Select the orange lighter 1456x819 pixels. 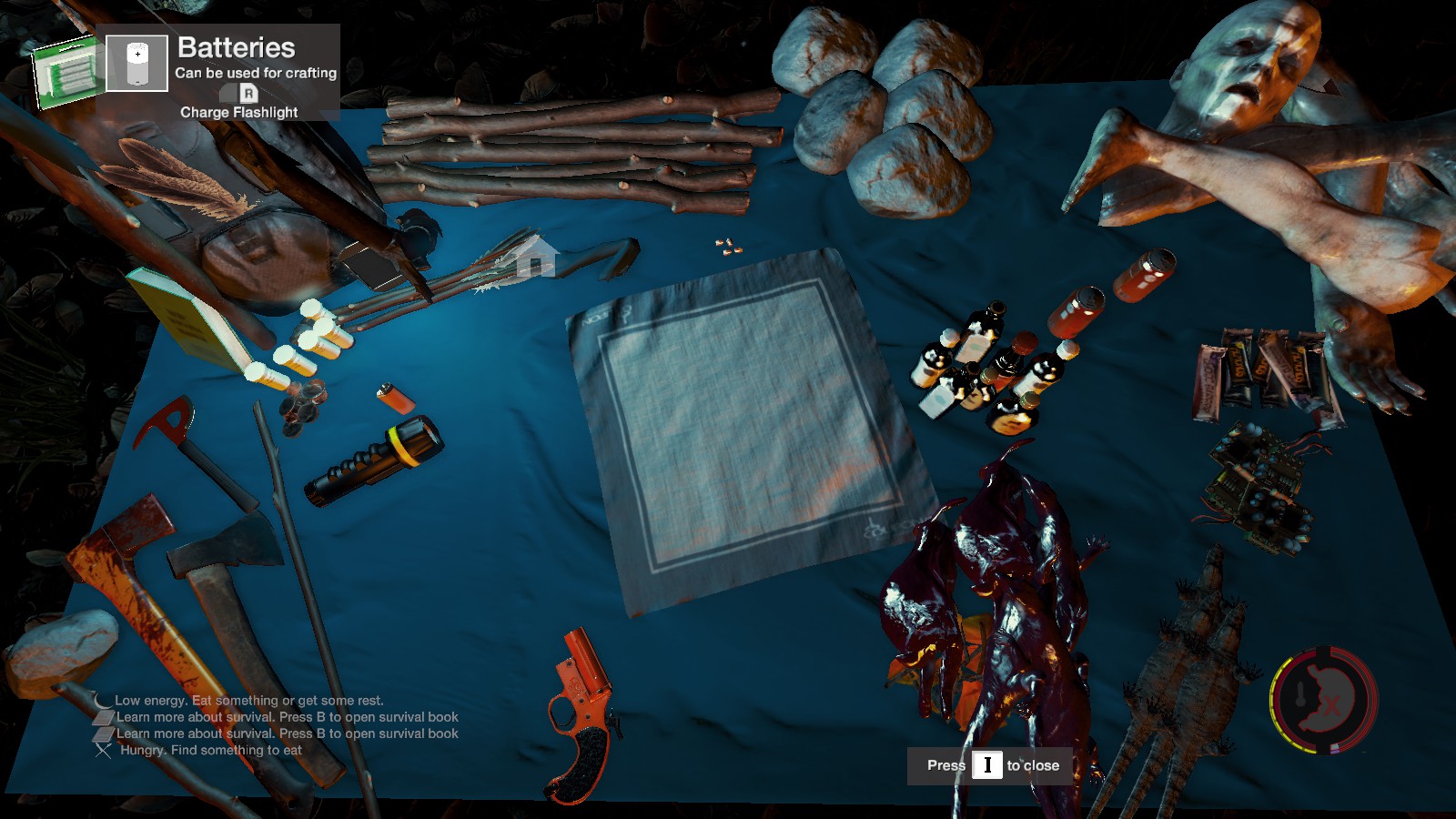396,398
